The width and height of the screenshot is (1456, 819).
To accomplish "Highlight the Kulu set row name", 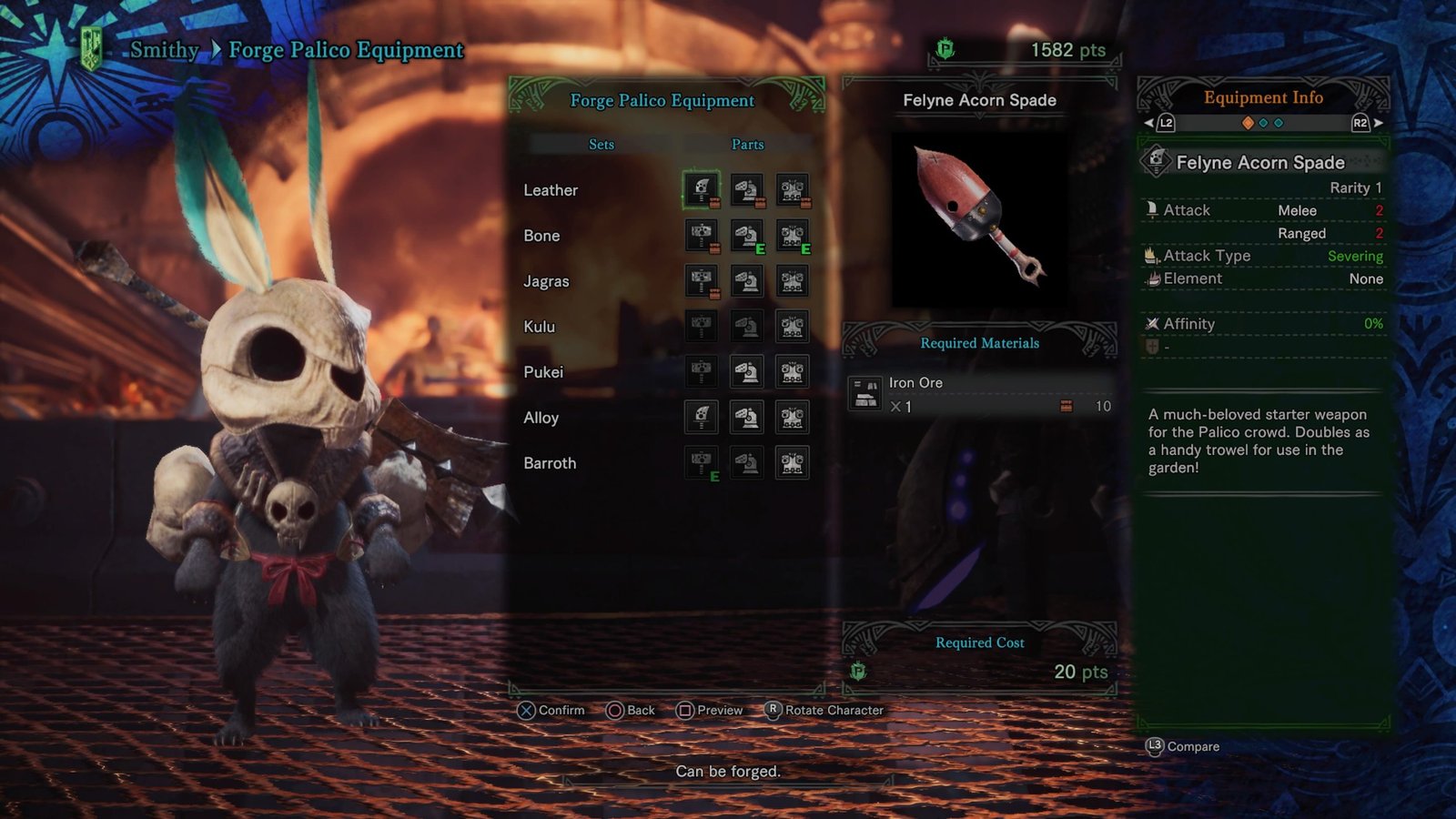I will (x=540, y=327).
